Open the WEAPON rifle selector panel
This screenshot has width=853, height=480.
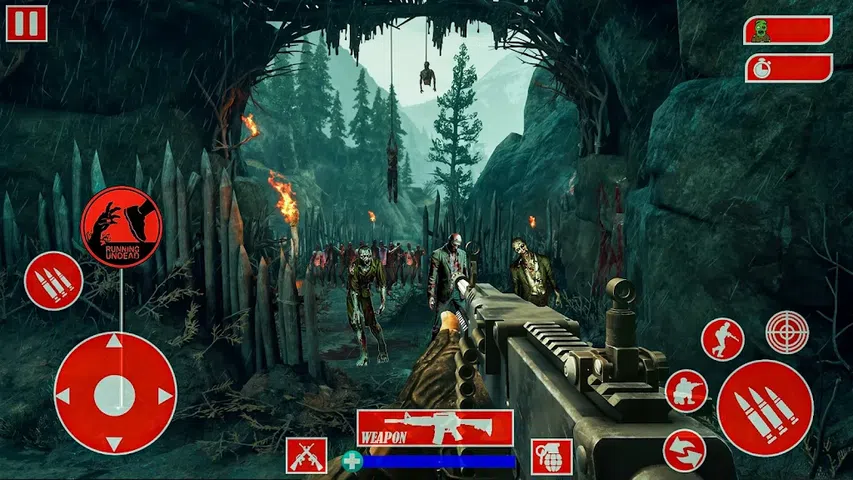pyautogui.click(x=434, y=428)
